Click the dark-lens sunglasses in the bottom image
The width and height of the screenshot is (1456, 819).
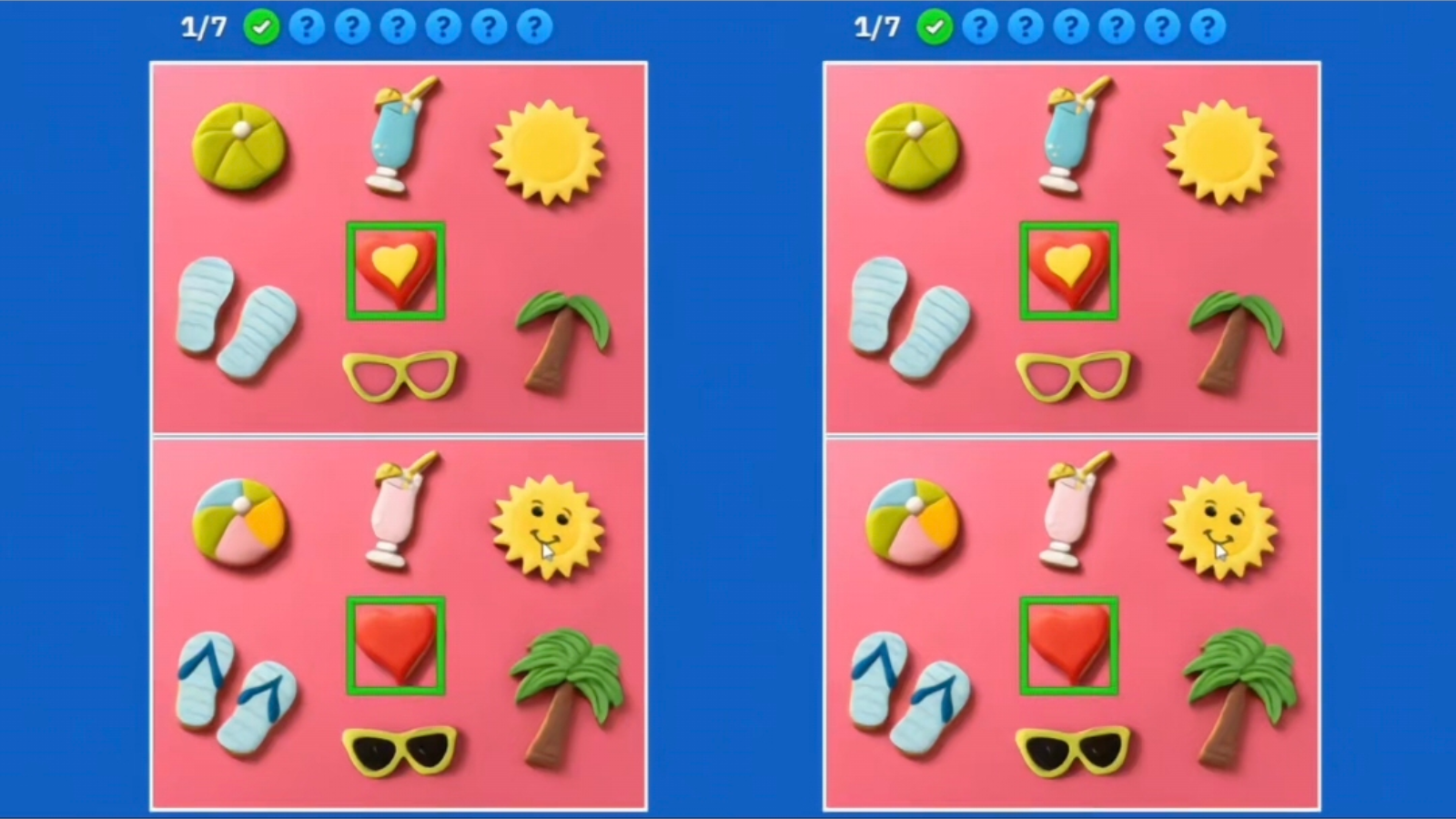[400, 751]
